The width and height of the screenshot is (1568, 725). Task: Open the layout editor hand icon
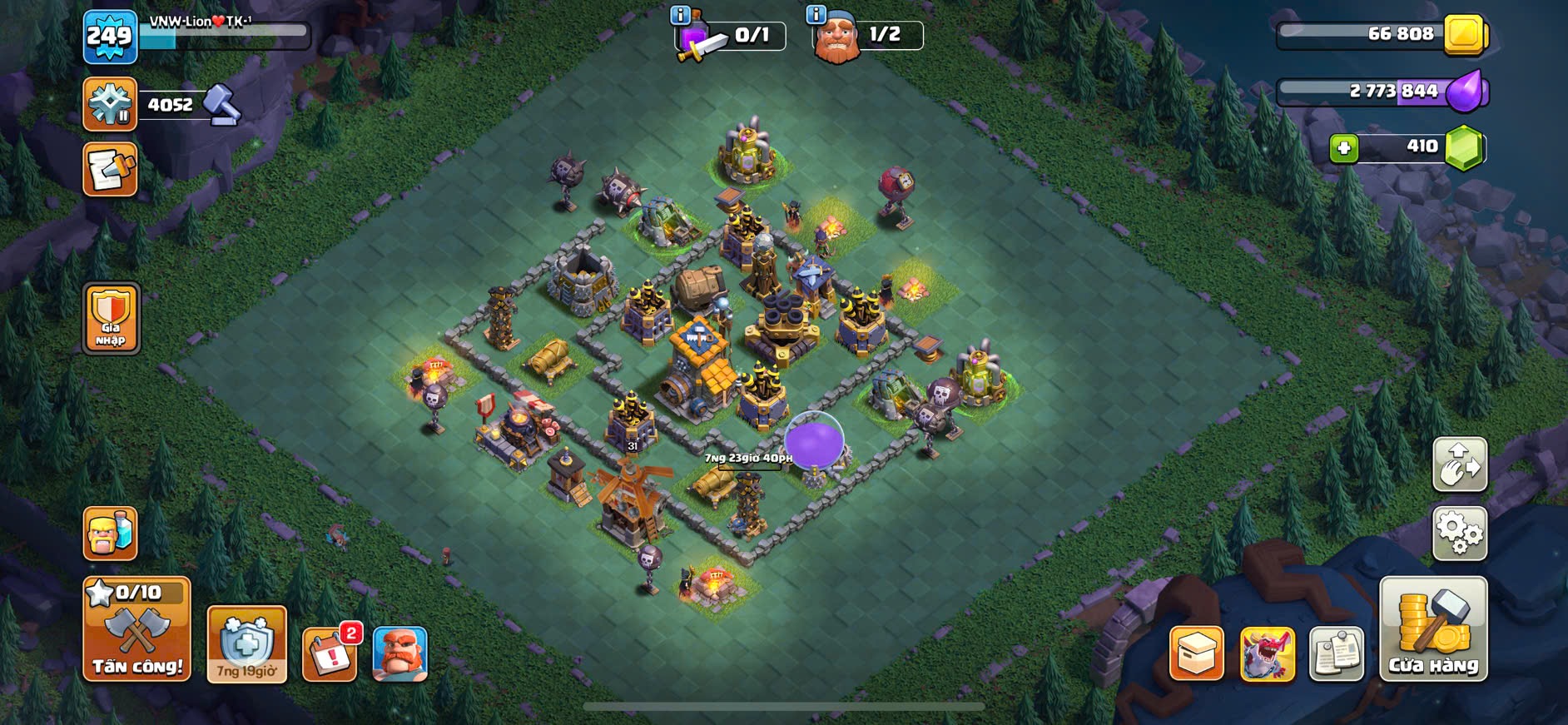tap(1460, 464)
